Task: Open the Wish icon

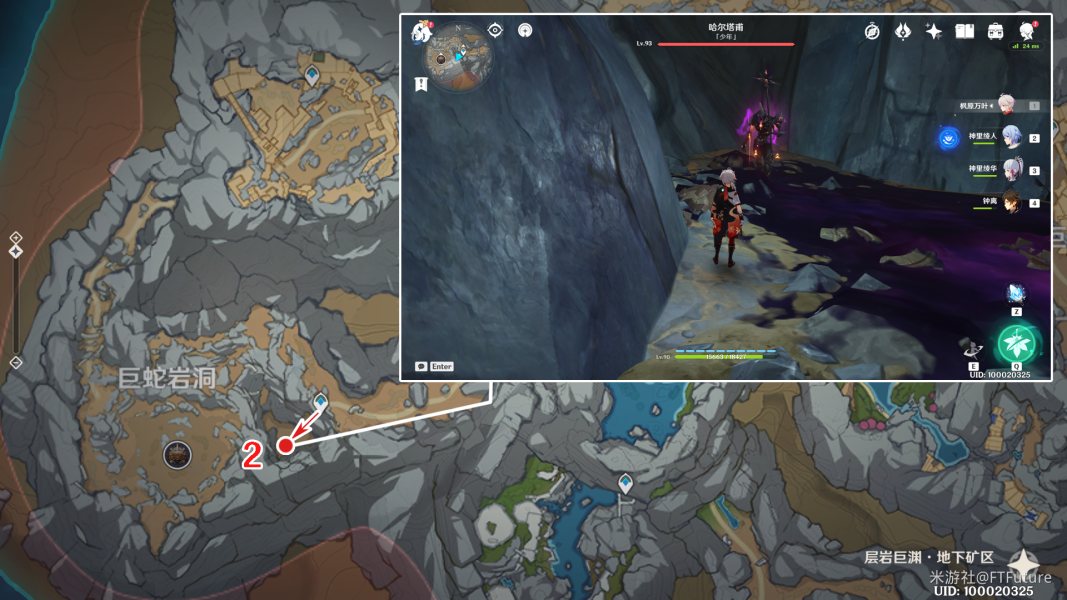Action: [903, 32]
